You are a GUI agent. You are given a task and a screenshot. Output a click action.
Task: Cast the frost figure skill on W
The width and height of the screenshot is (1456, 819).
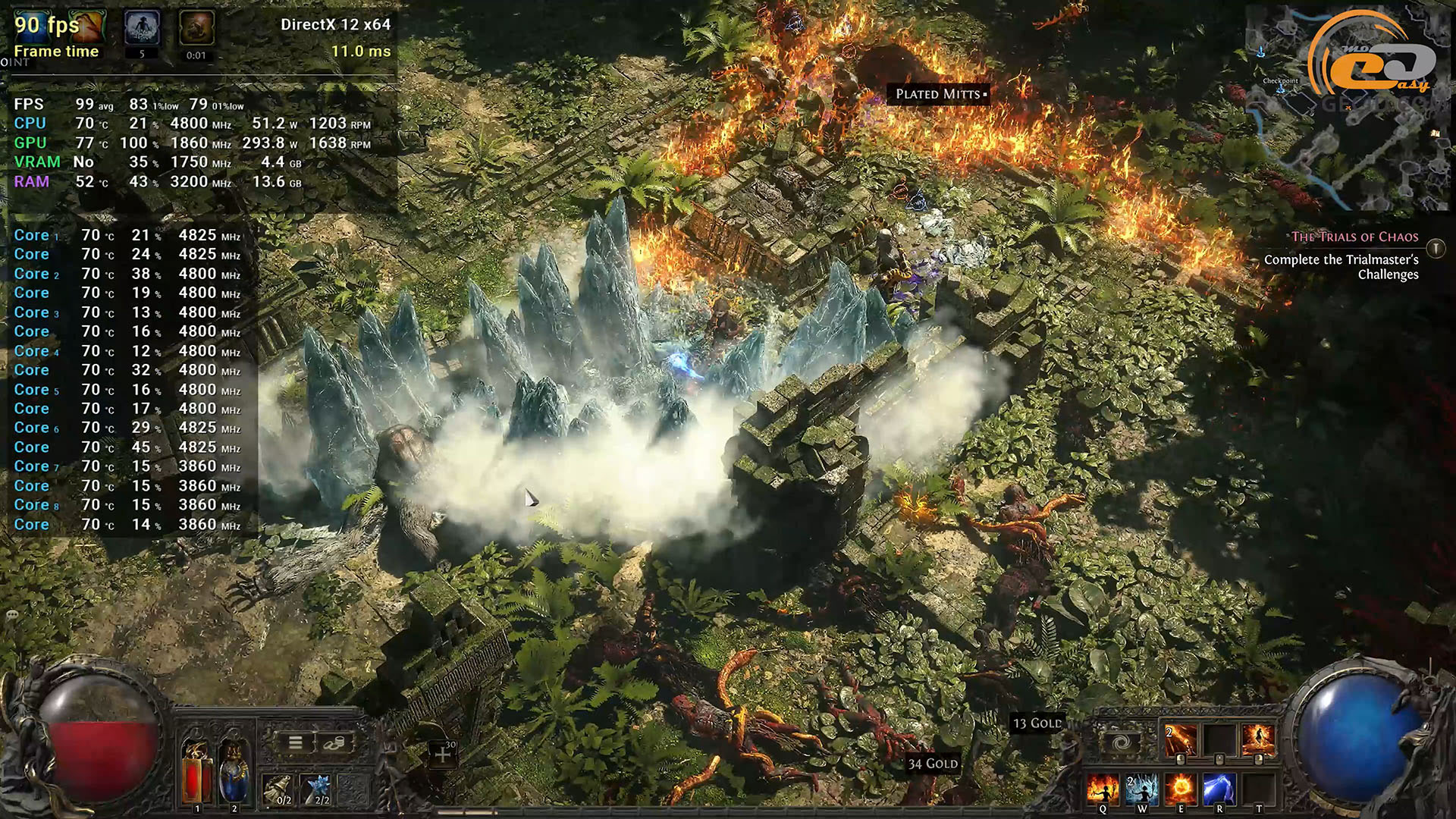1141,789
